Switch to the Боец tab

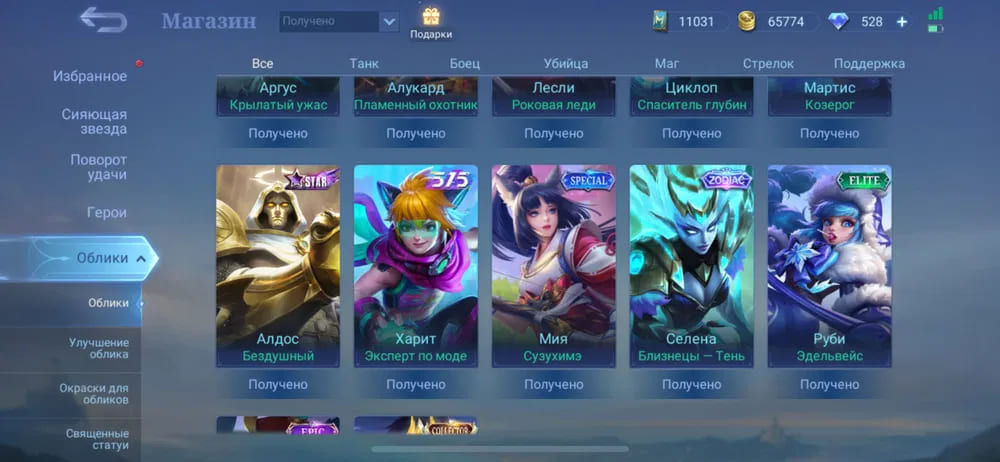pyautogui.click(x=464, y=63)
